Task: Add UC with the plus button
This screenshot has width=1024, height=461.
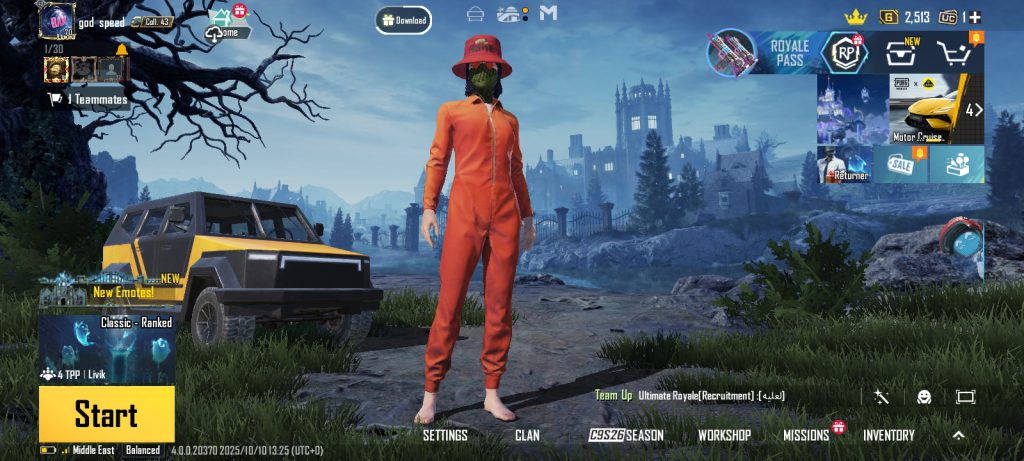Action: 975,17
